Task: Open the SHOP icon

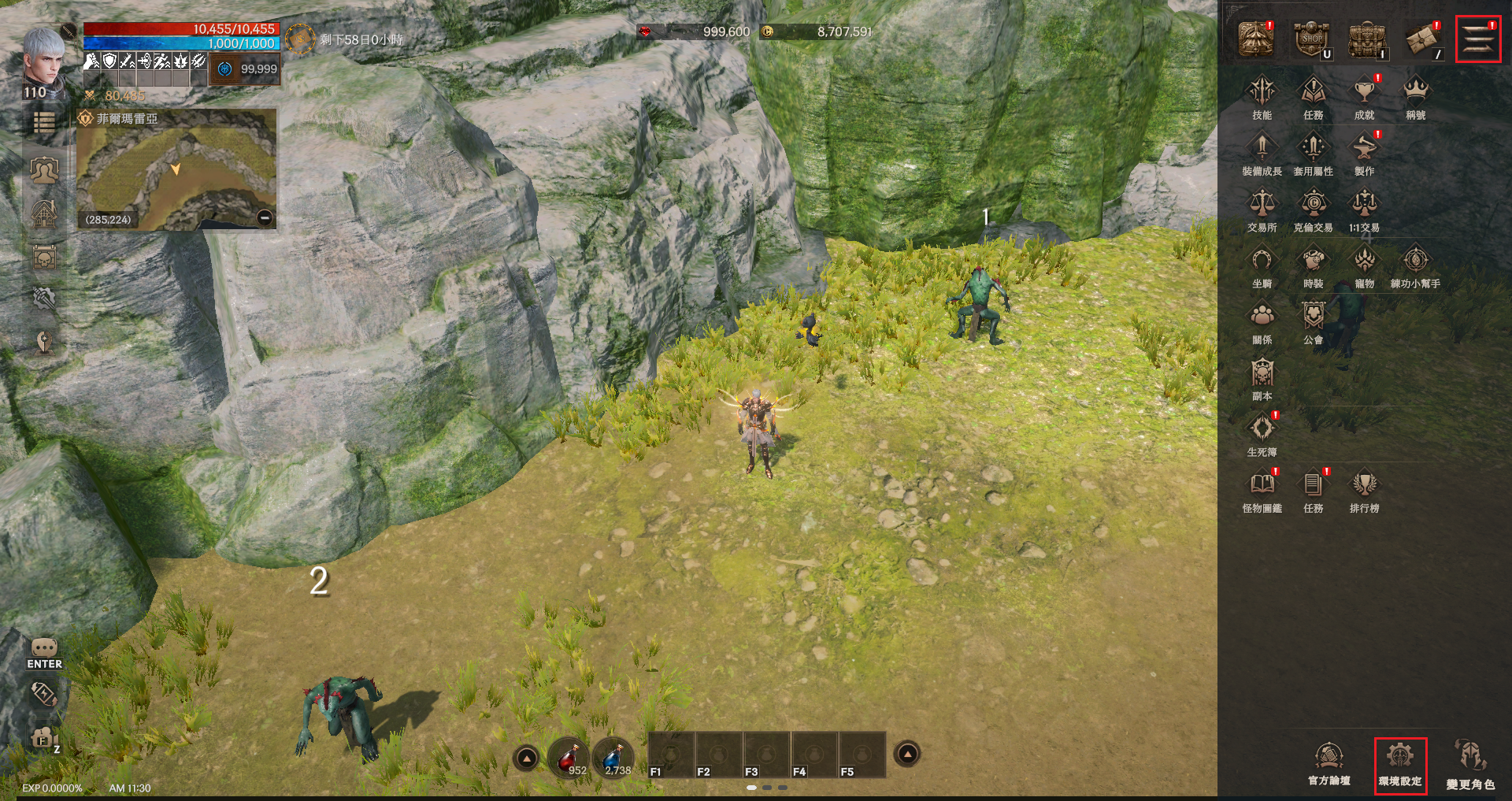Action: coord(1312,39)
